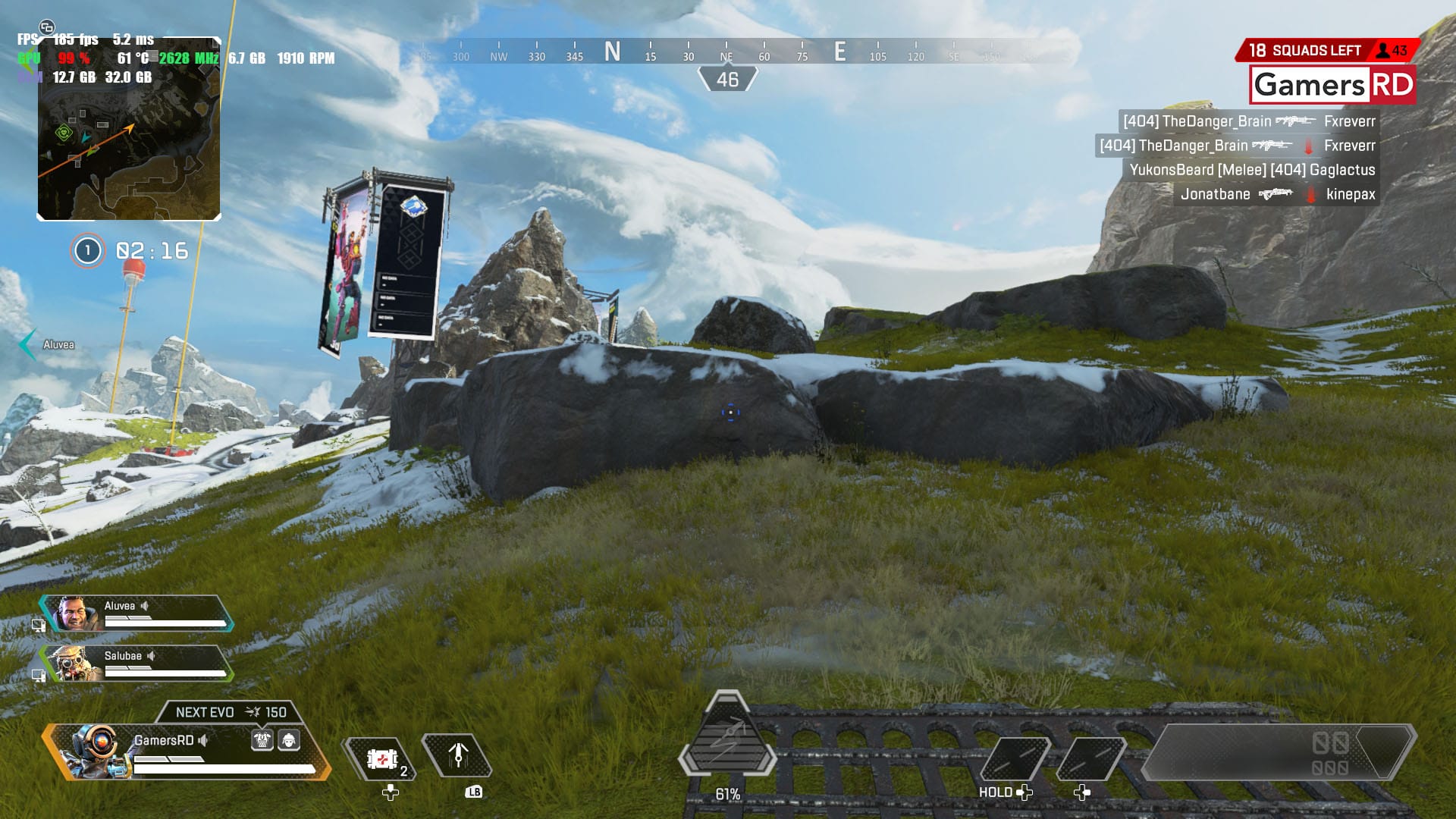
Task: Select the helmet icon on player banner
Action: pyautogui.click(x=289, y=740)
